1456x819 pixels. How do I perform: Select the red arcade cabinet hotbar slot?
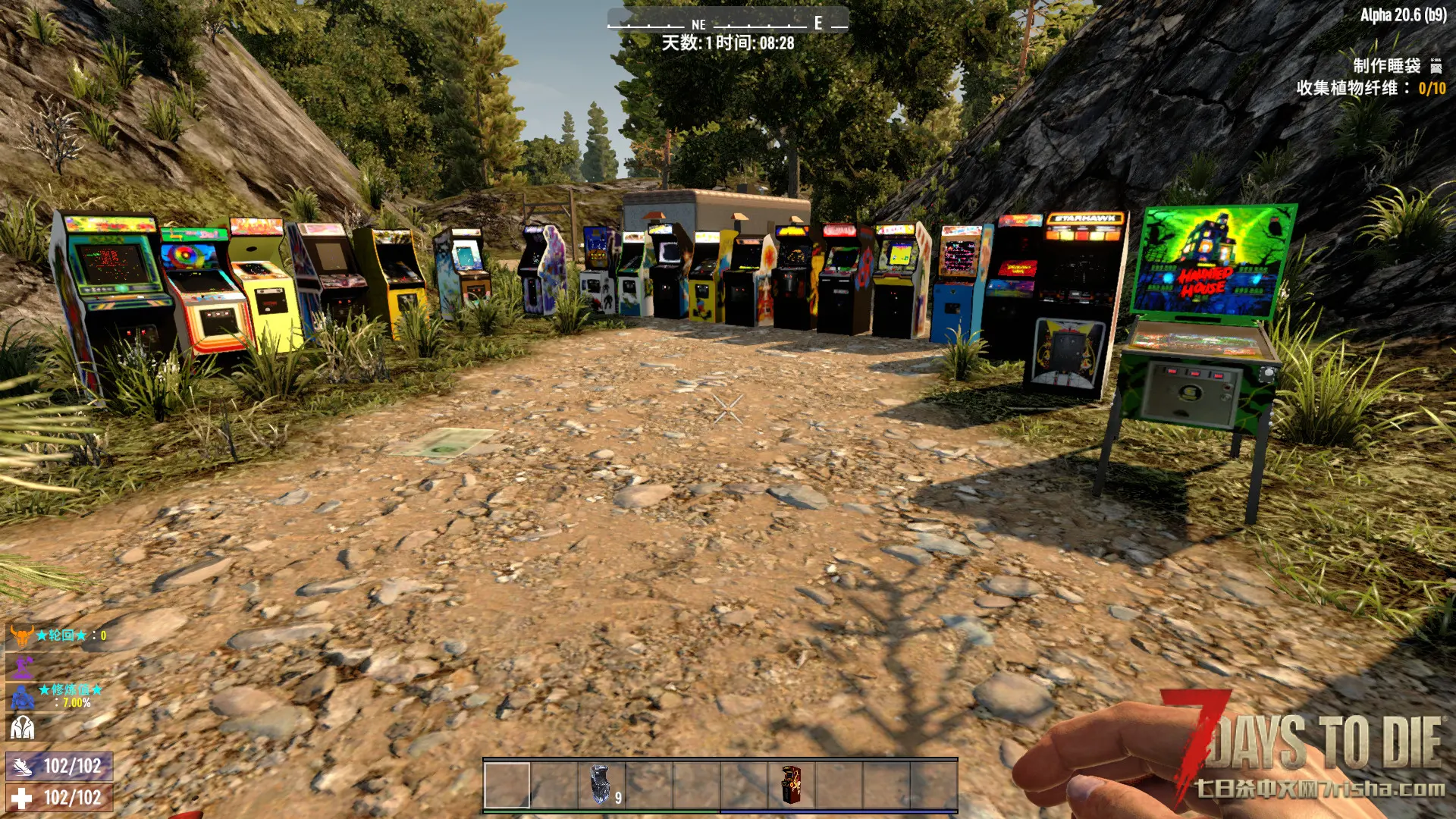tap(790, 785)
